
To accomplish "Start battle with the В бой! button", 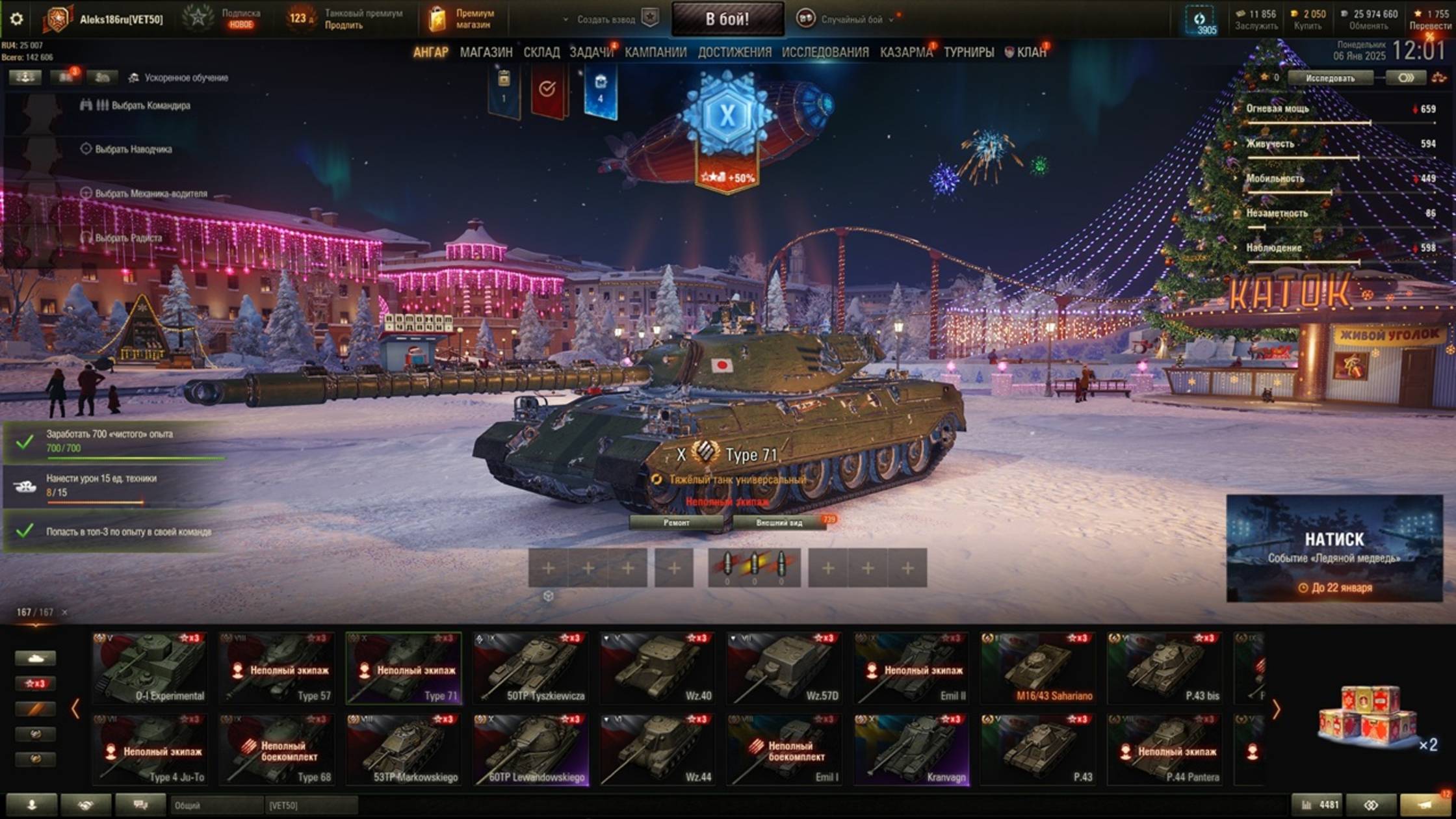I will [727, 19].
